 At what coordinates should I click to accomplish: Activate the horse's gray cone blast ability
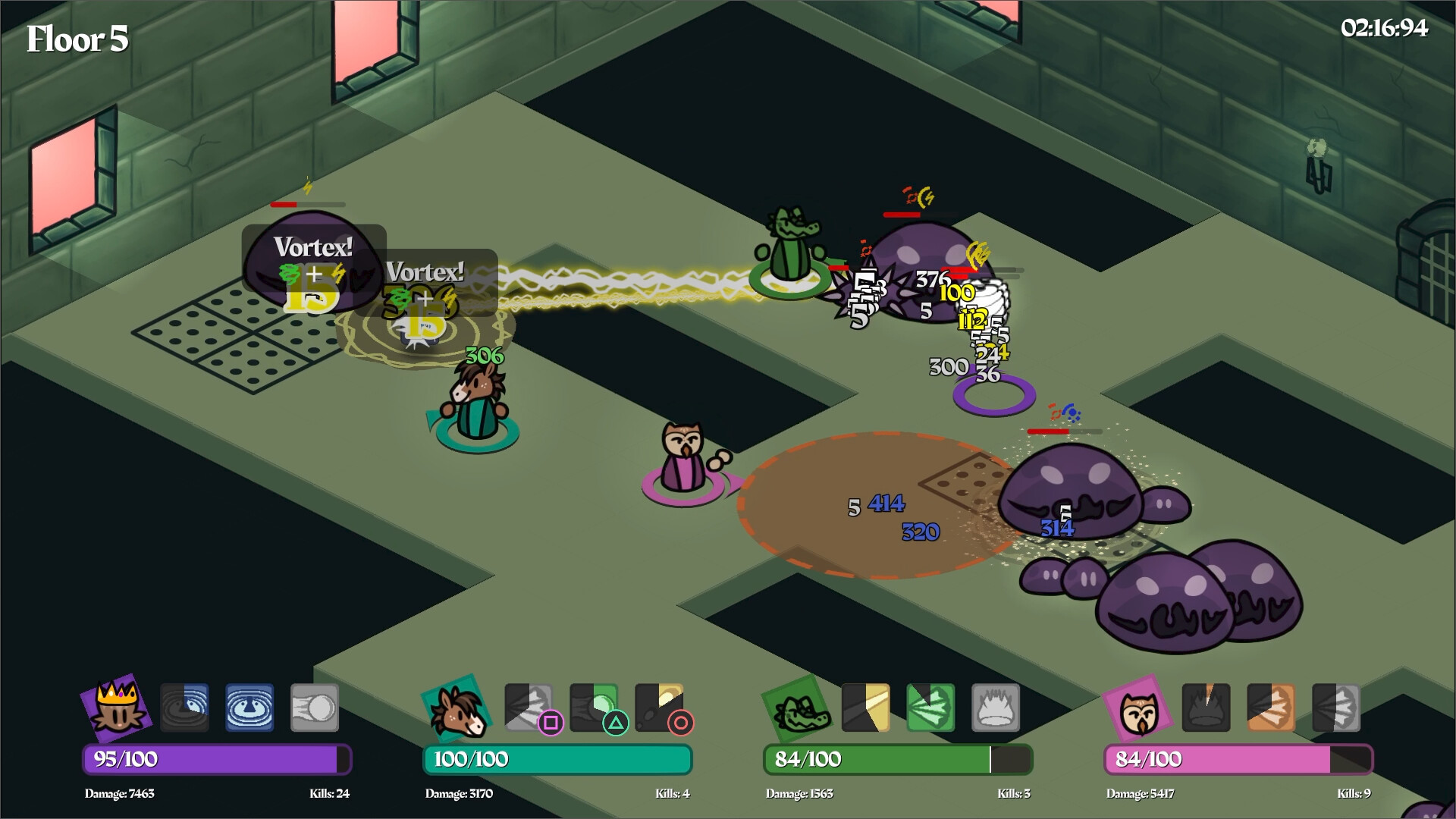click(529, 708)
